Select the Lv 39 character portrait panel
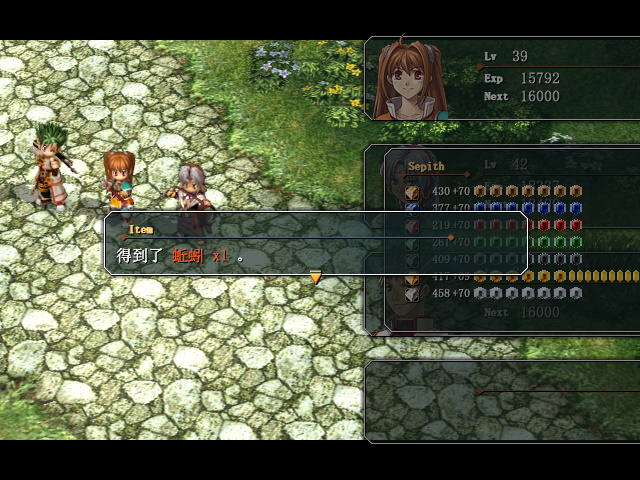 [502, 78]
